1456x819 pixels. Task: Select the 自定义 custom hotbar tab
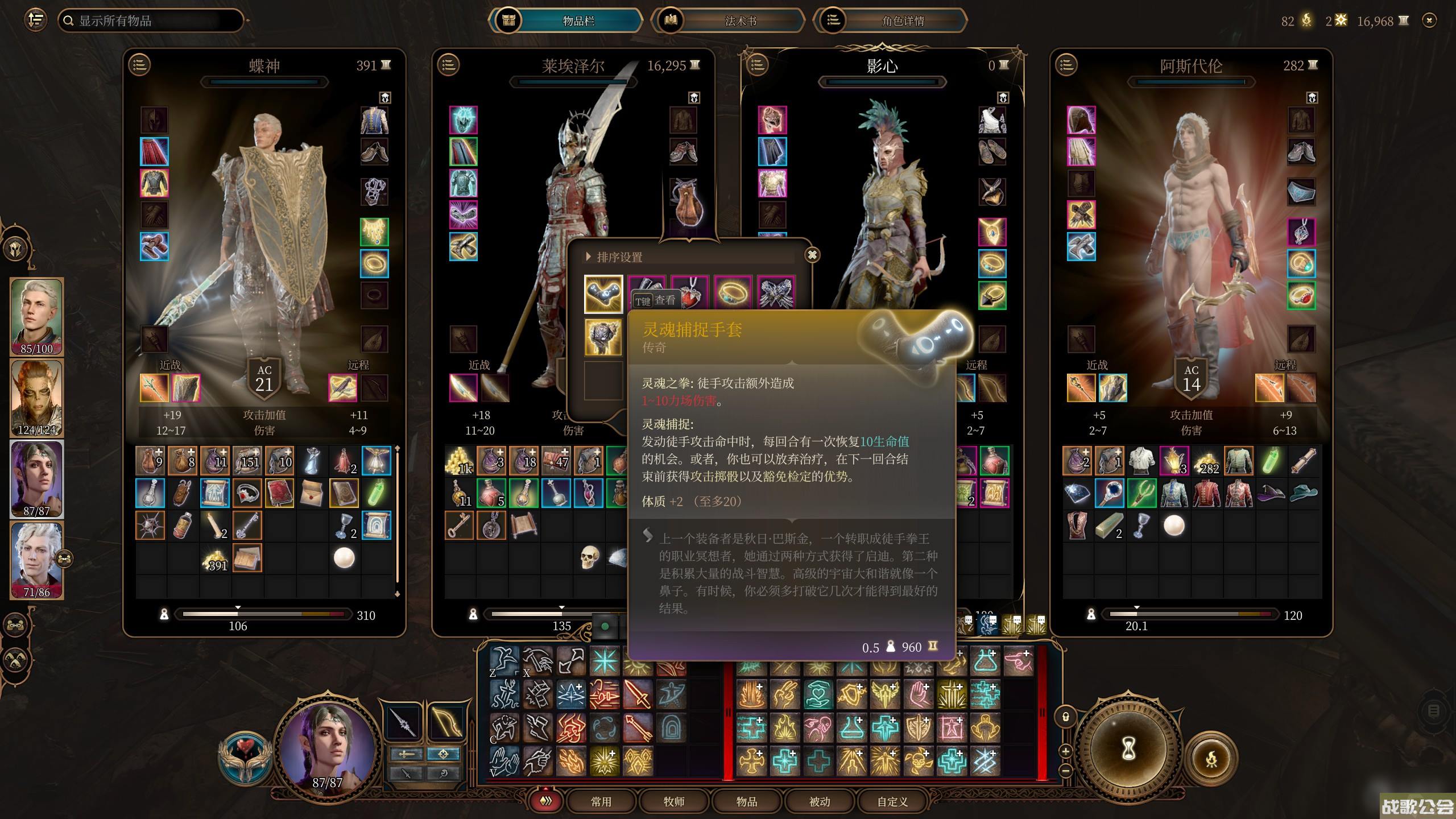[x=892, y=801]
